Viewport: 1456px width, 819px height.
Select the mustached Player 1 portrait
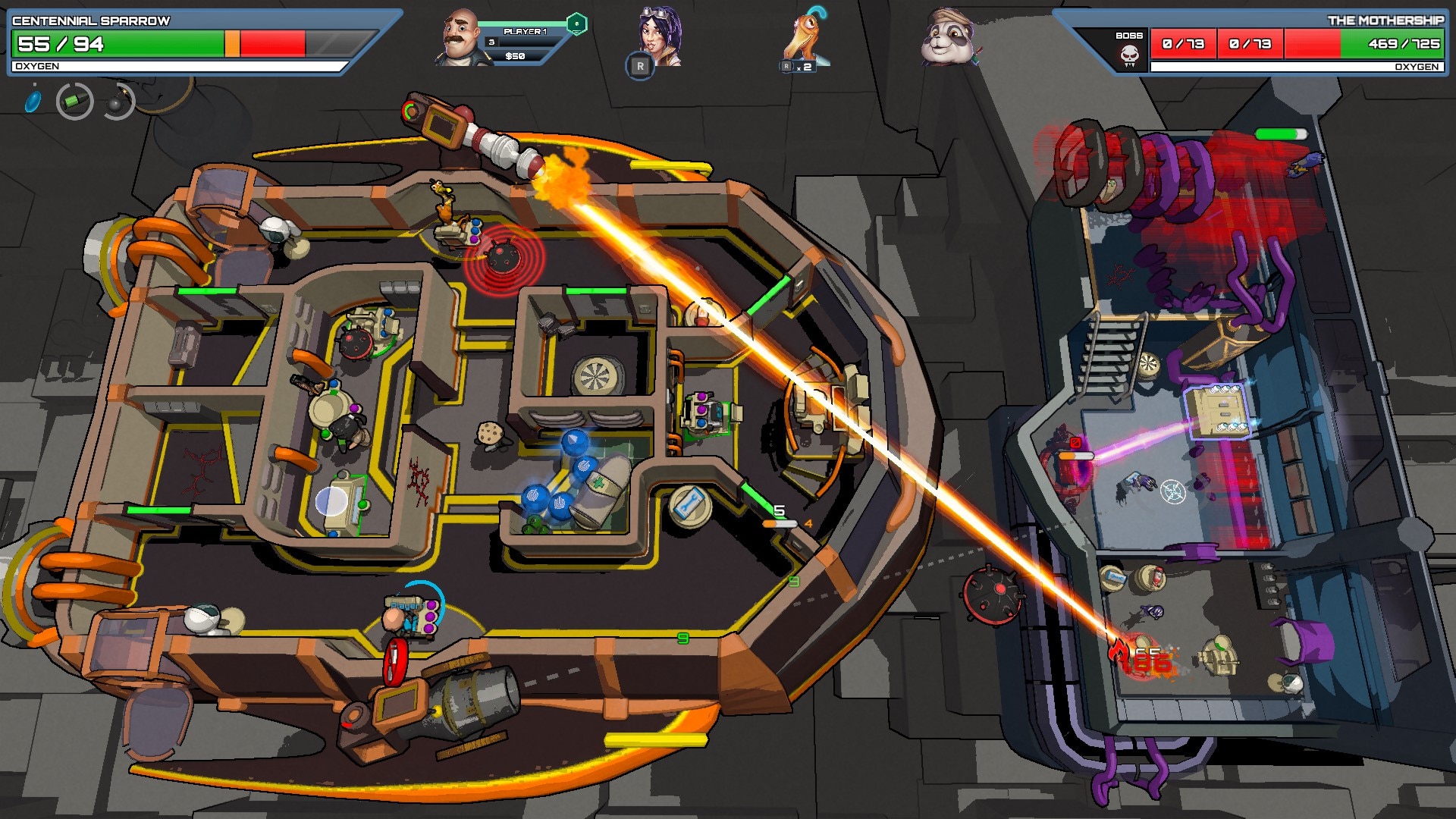(x=463, y=36)
